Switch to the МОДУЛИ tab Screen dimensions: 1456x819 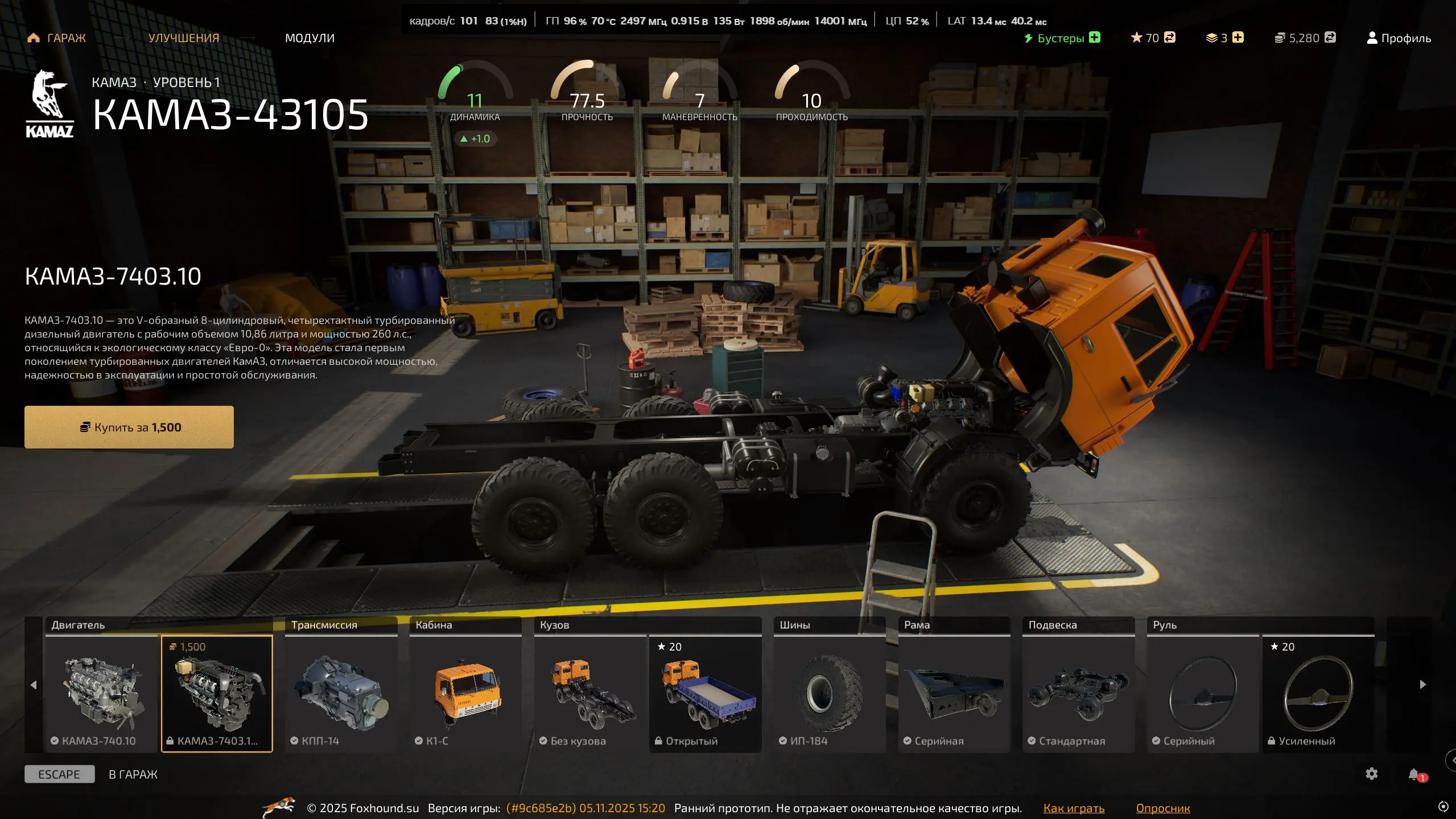point(310,38)
